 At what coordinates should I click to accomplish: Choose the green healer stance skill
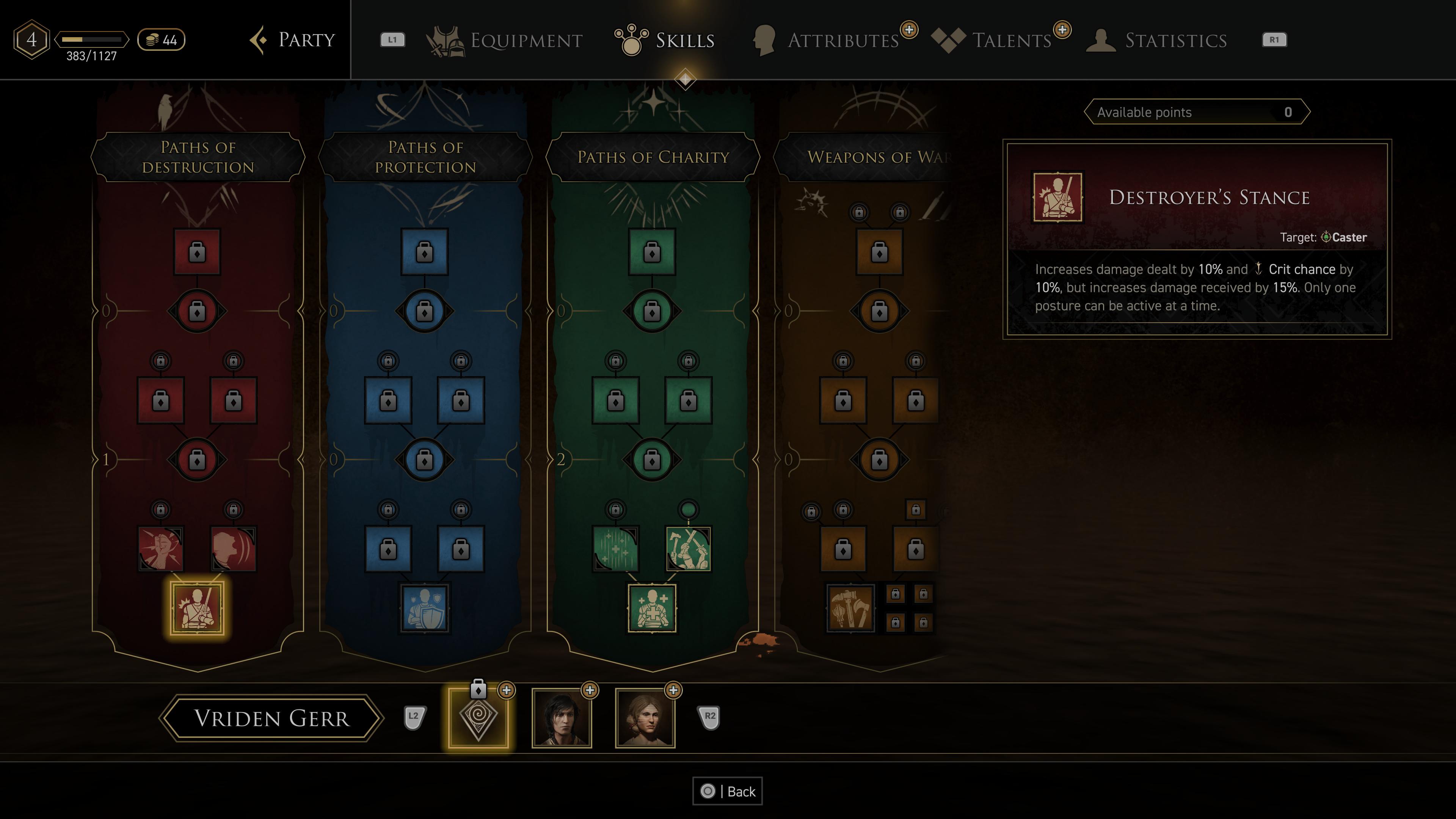[652, 609]
